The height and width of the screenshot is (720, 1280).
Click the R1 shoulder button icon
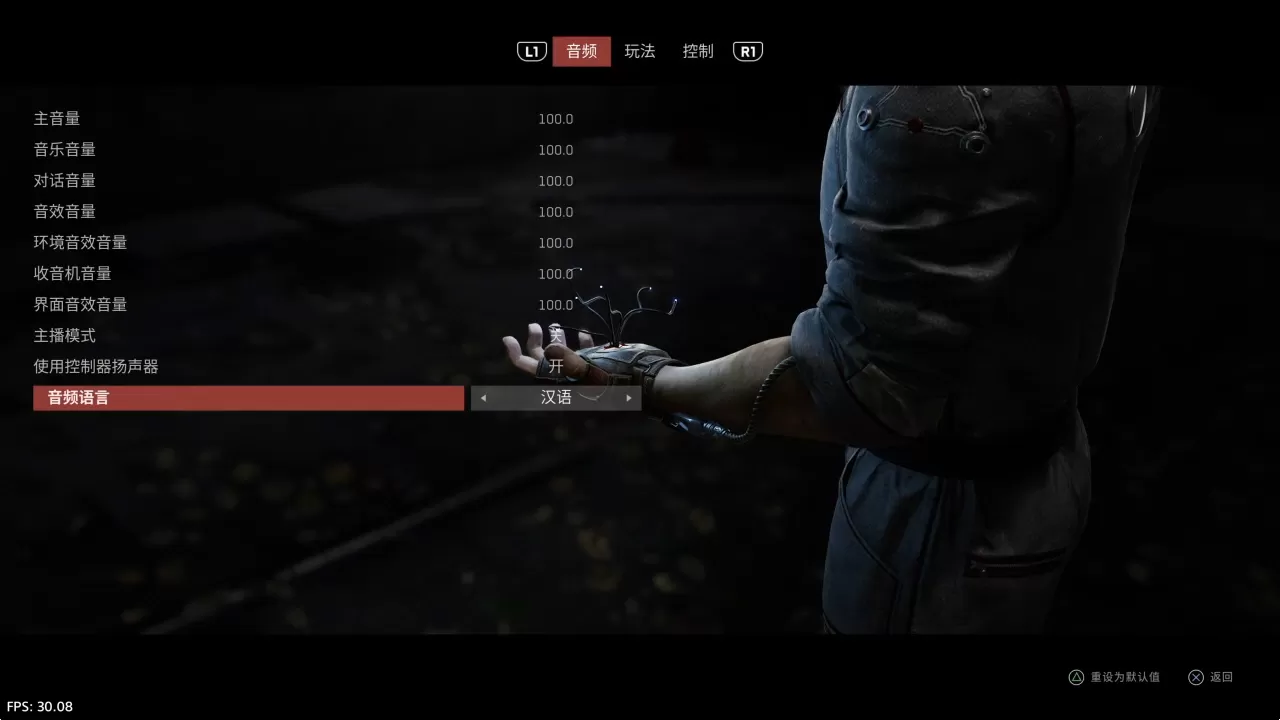point(747,51)
